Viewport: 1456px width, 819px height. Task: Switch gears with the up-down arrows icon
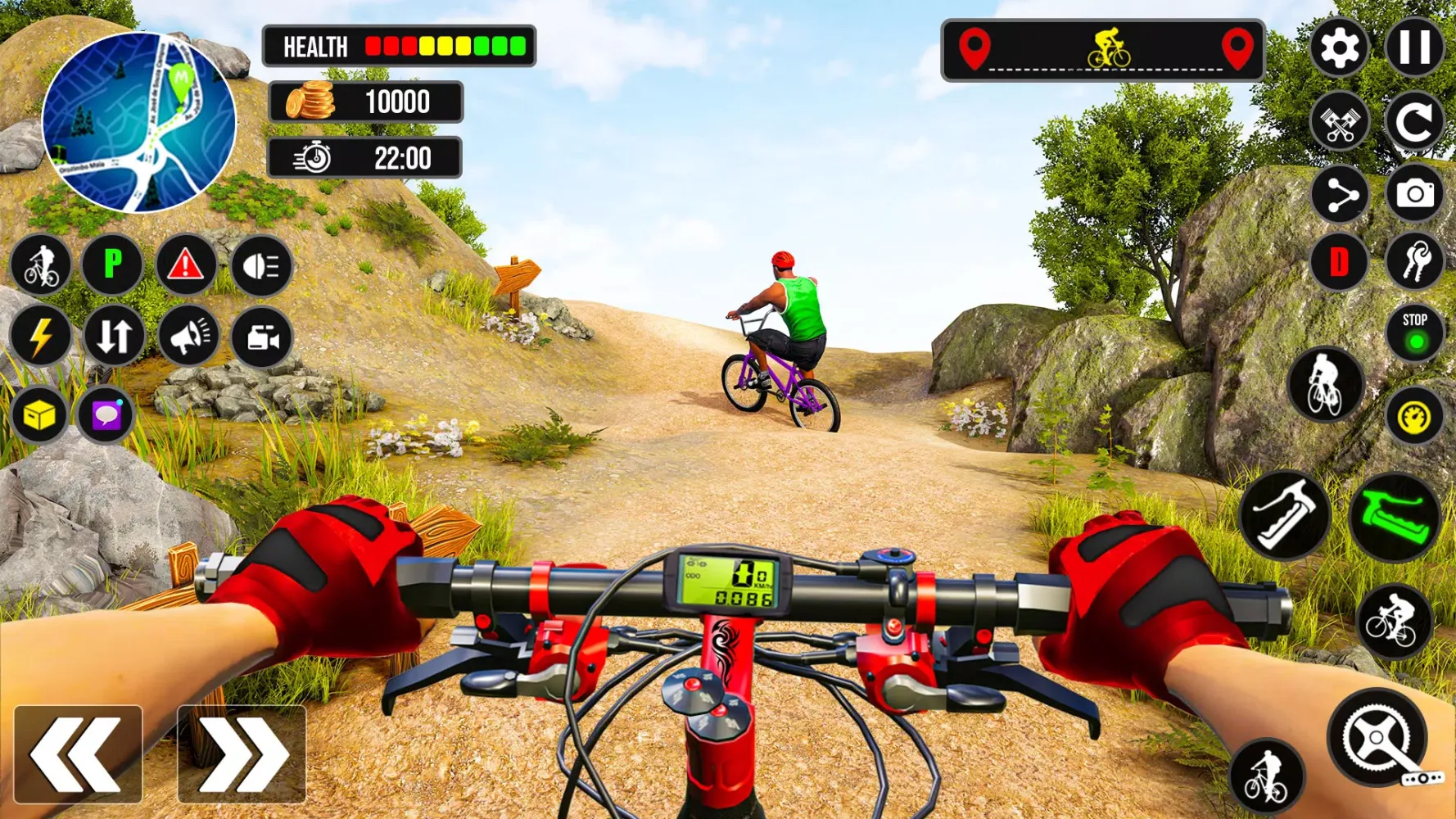coord(115,336)
